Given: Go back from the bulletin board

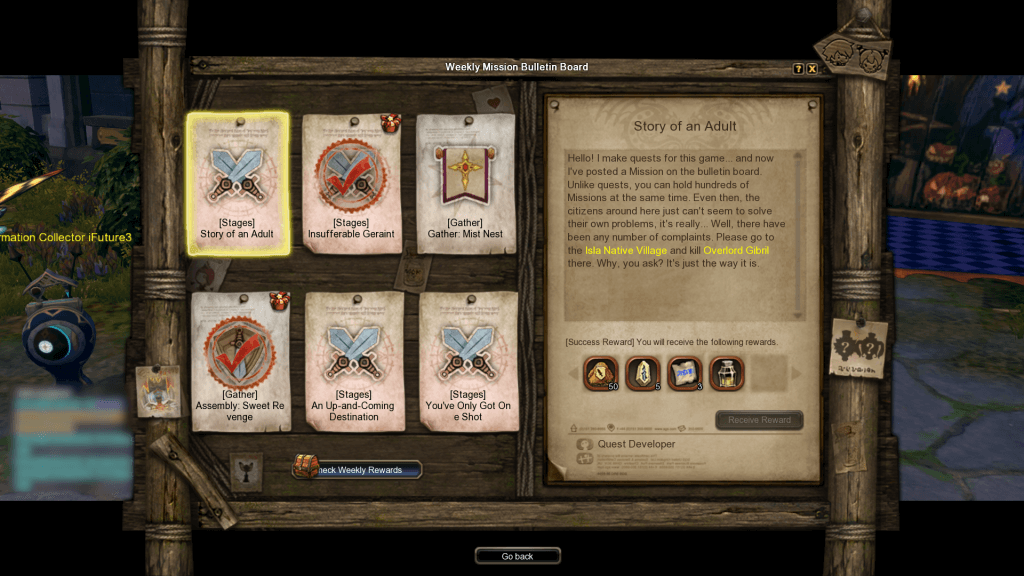Looking at the screenshot, I should coord(517,556).
